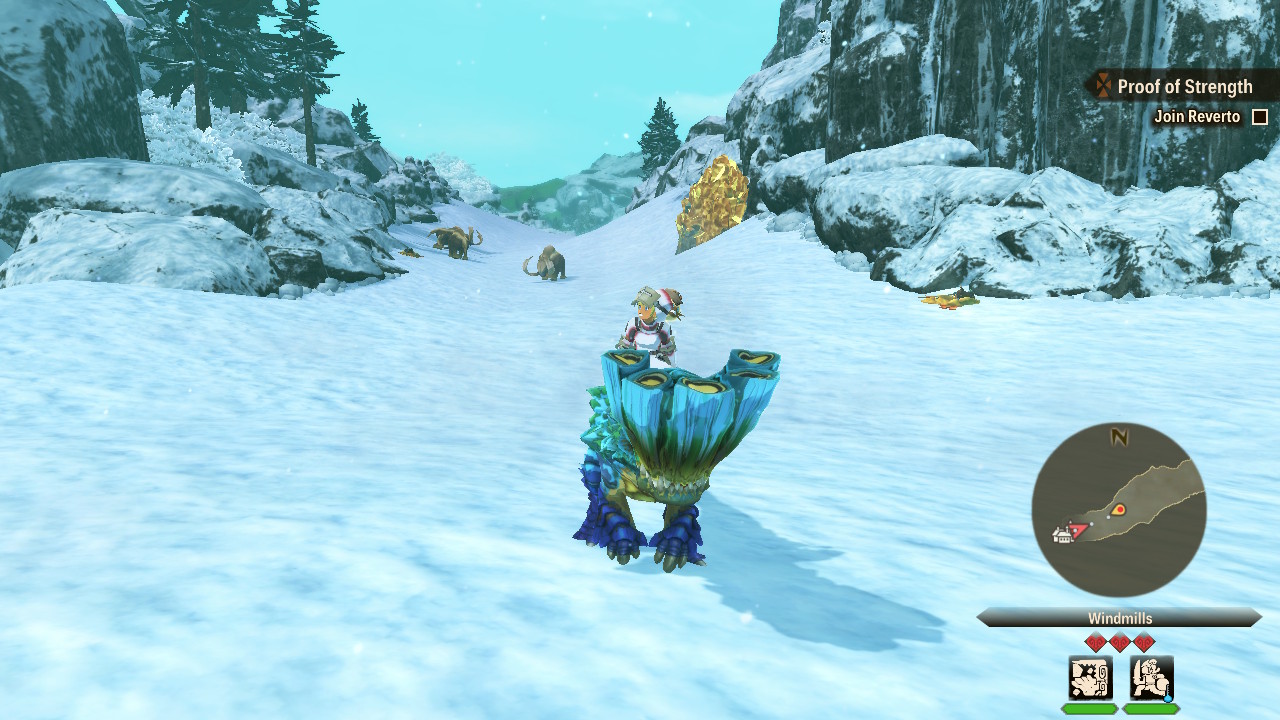Click the orange quest marker on minimap

coord(1119,510)
